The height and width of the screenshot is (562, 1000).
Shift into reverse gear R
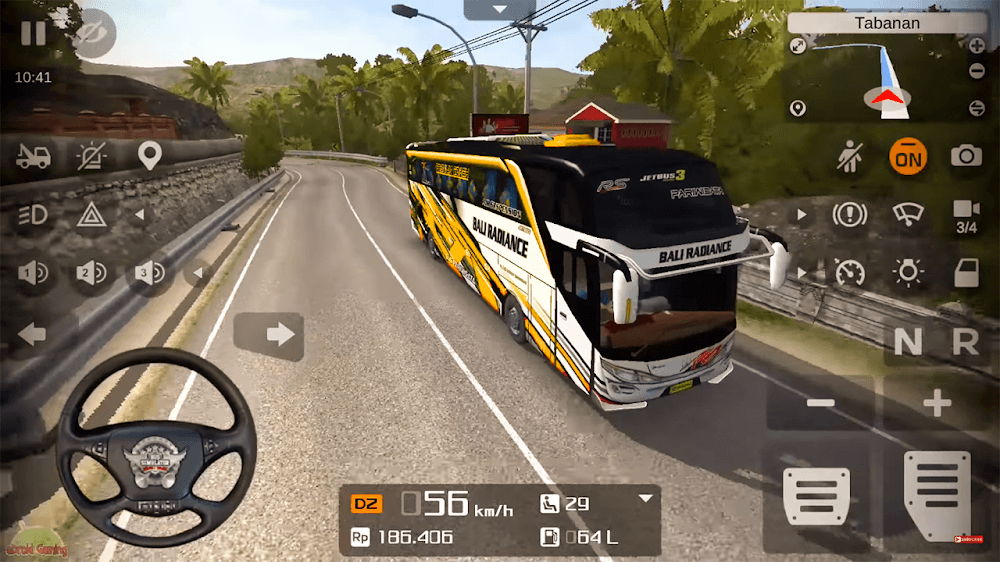click(x=965, y=343)
